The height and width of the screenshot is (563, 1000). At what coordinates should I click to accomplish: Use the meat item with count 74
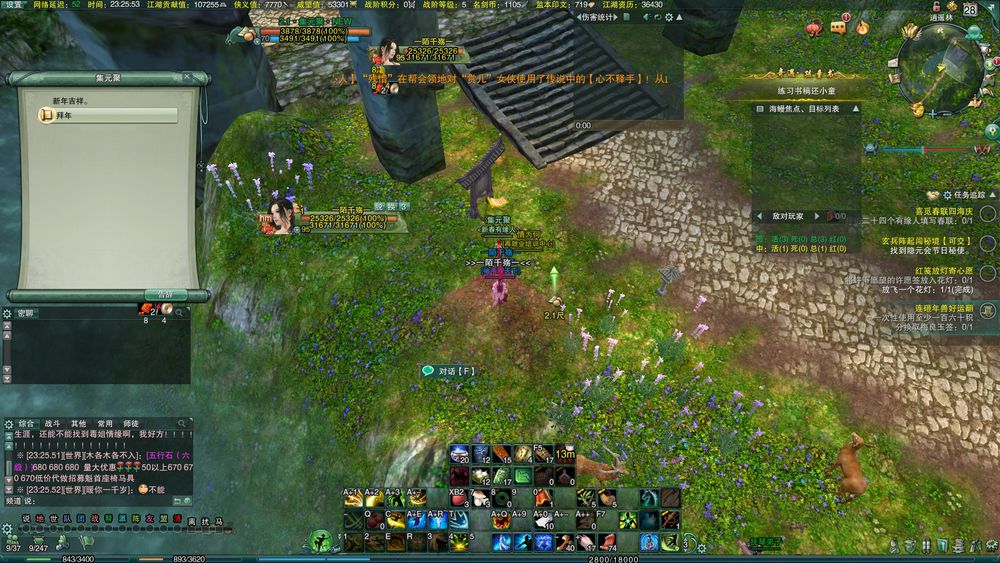(606, 542)
